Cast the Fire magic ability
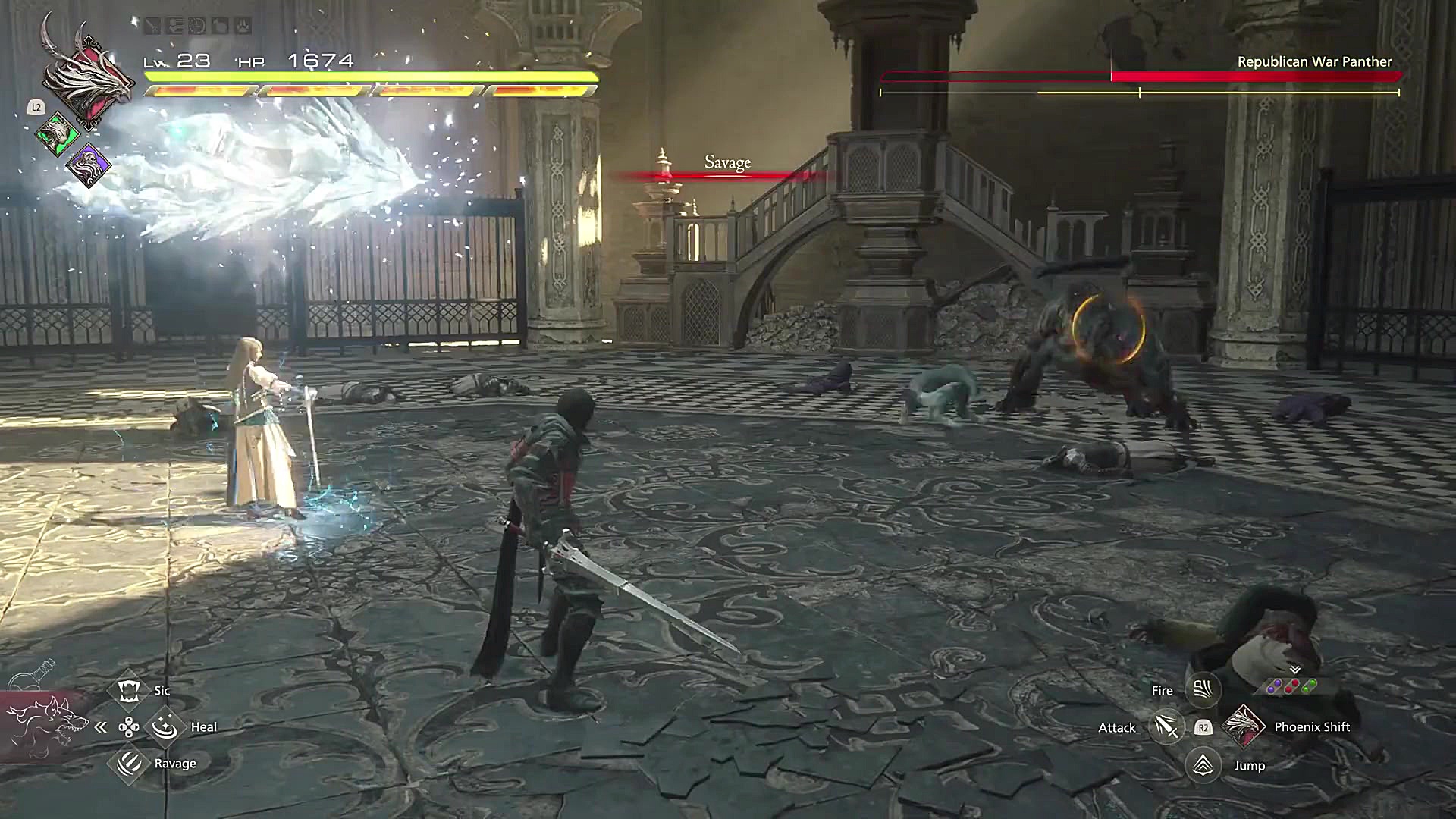Image resolution: width=1456 pixels, height=819 pixels. (1202, 689)
